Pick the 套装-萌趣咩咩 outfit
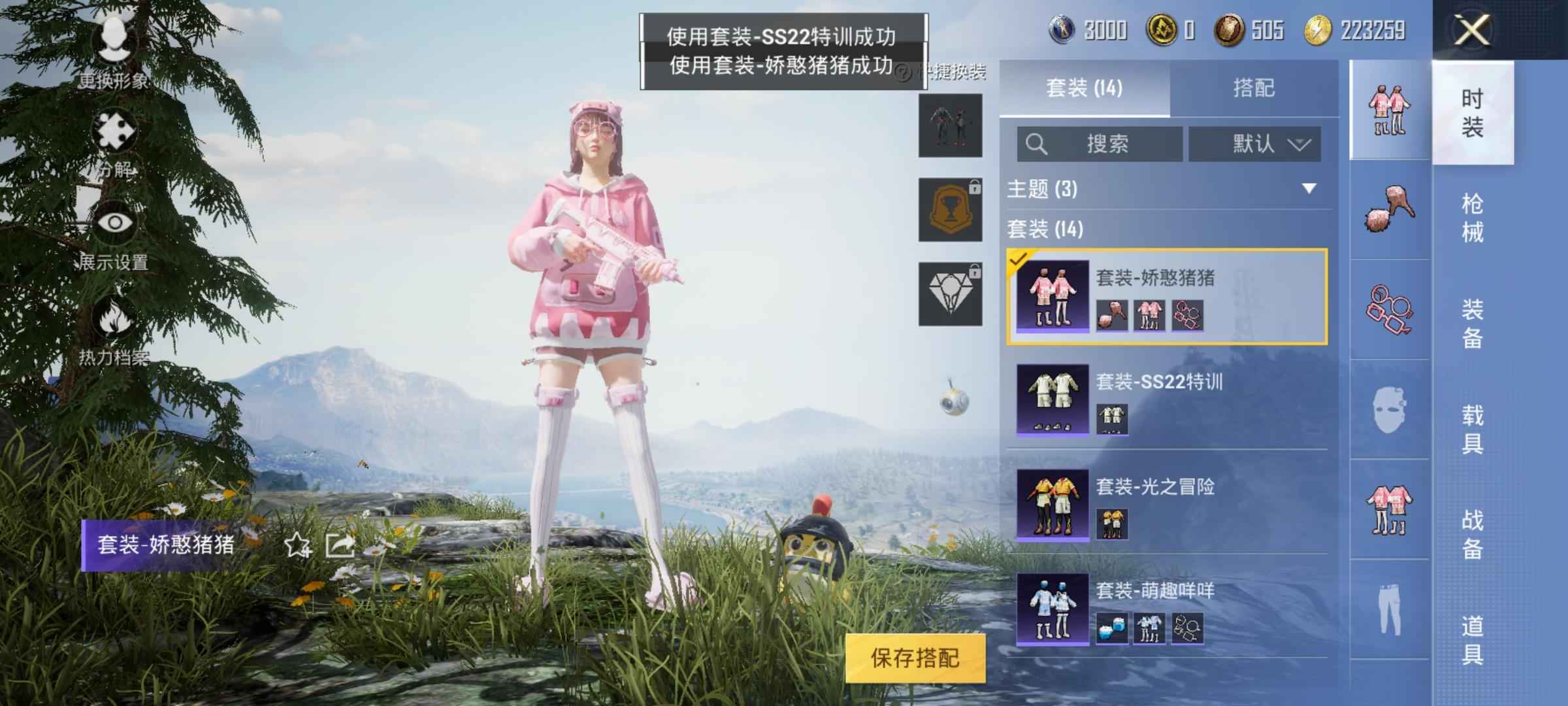This screenshot has height=706, width=1568. point(1167,609)
